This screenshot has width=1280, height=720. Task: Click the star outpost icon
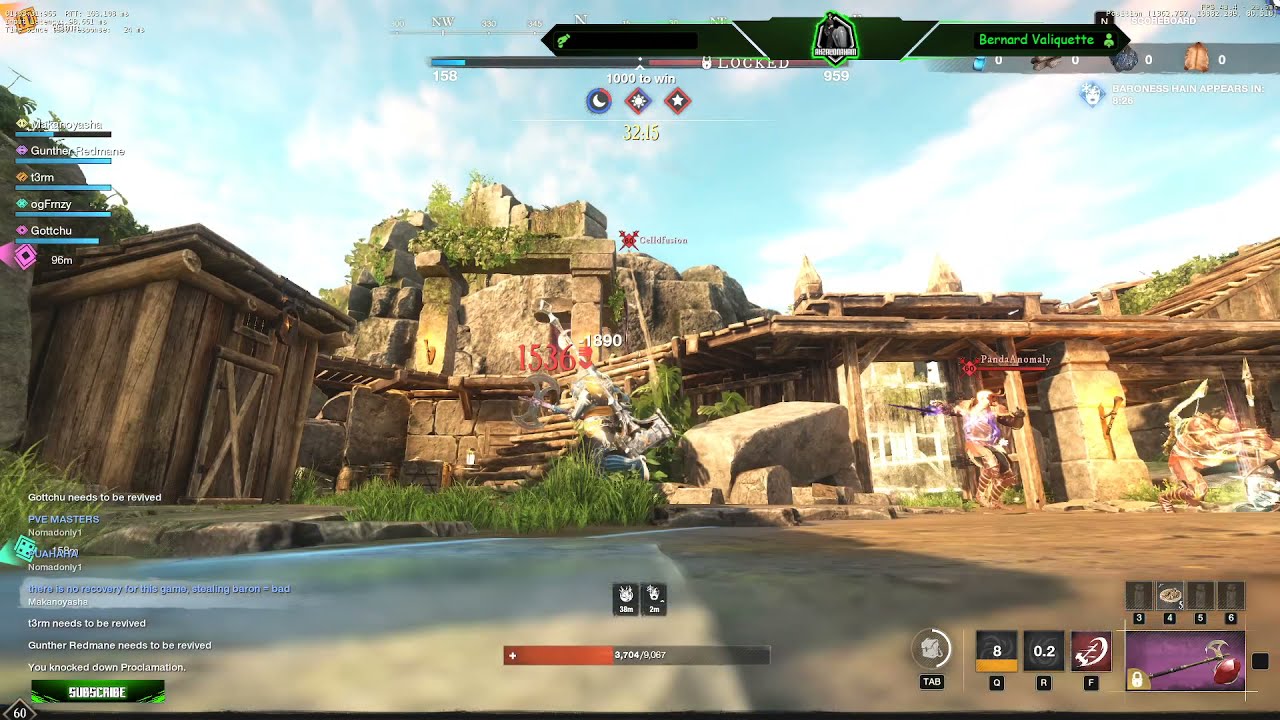678,101
